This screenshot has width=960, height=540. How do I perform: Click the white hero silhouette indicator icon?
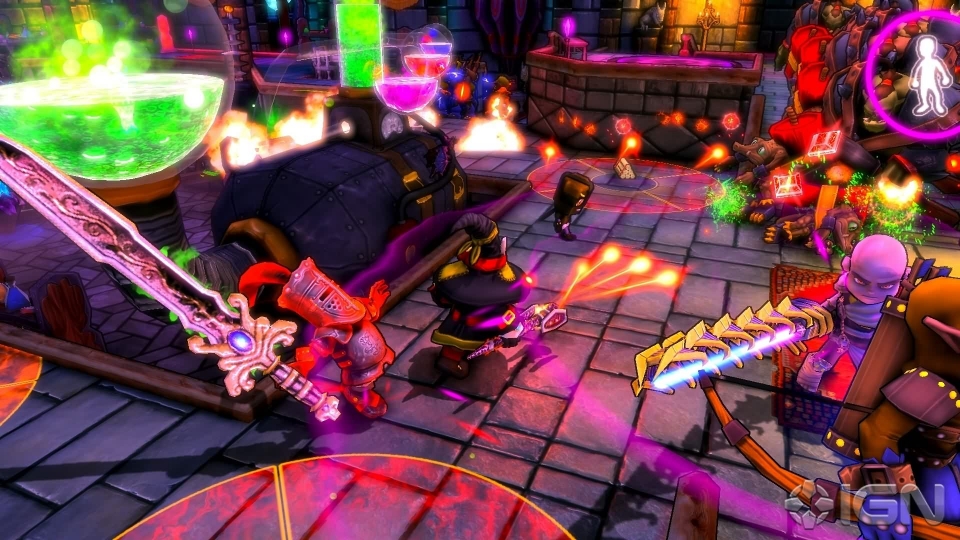(x=928, y=76)
